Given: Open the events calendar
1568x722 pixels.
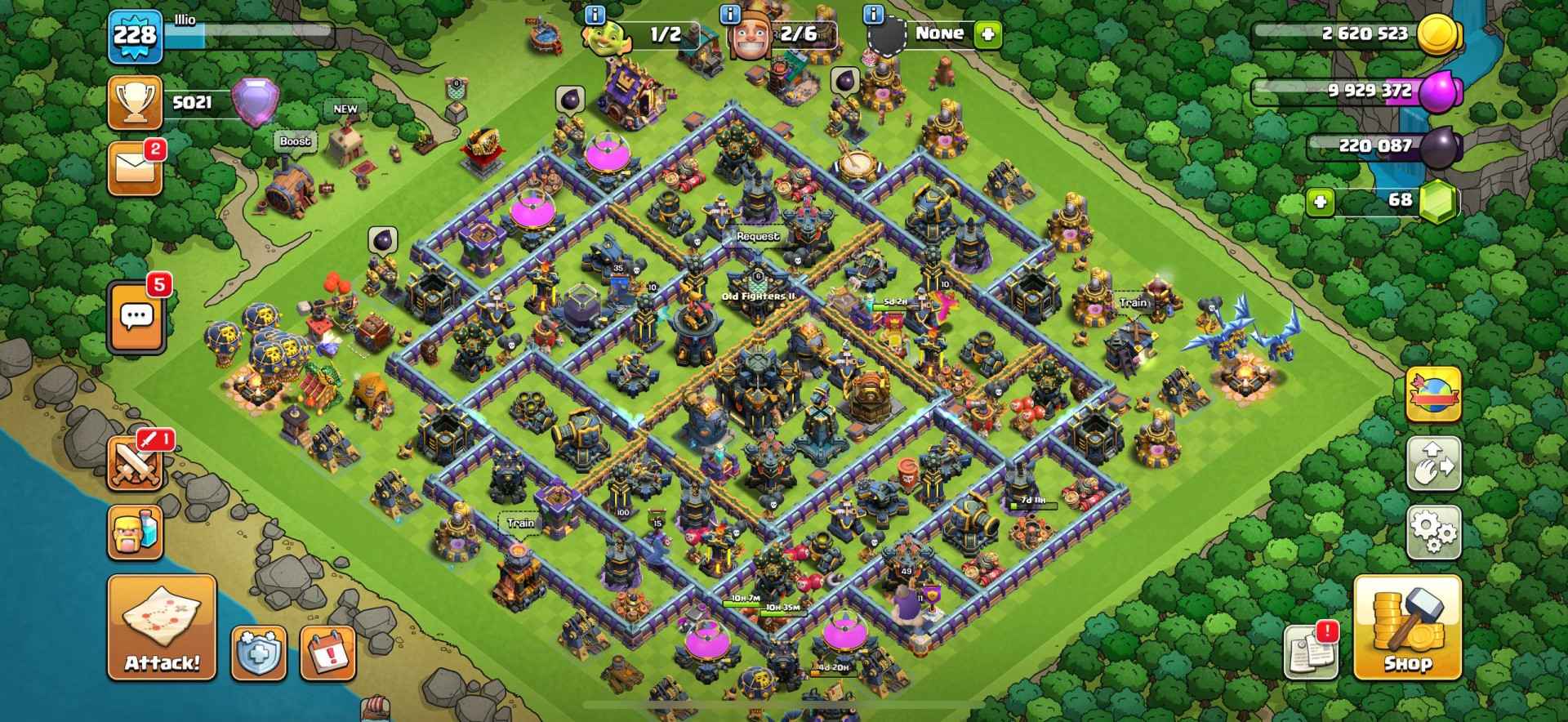Looking at the screenshot, I should [x=328, y=653].
